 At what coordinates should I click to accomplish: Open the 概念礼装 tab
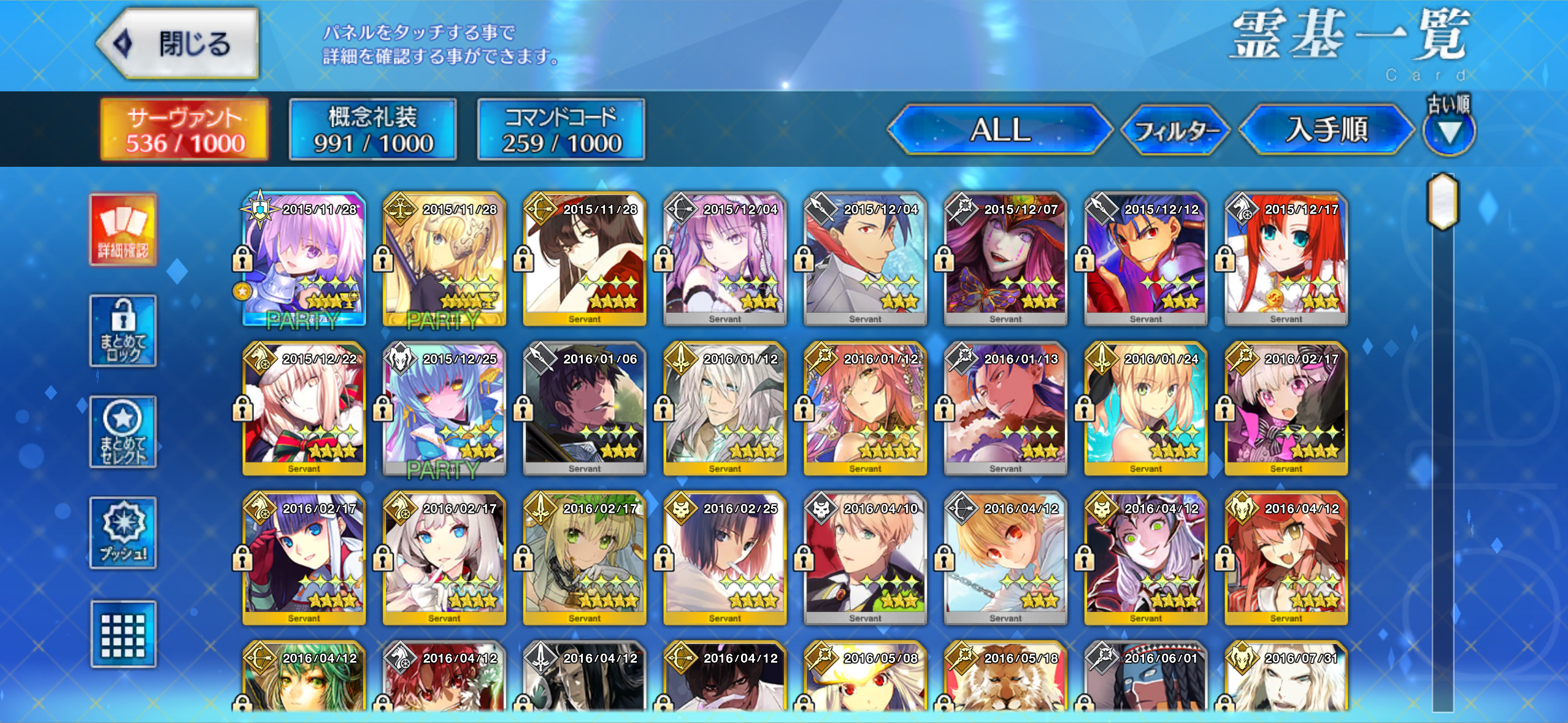coord(373,130)
